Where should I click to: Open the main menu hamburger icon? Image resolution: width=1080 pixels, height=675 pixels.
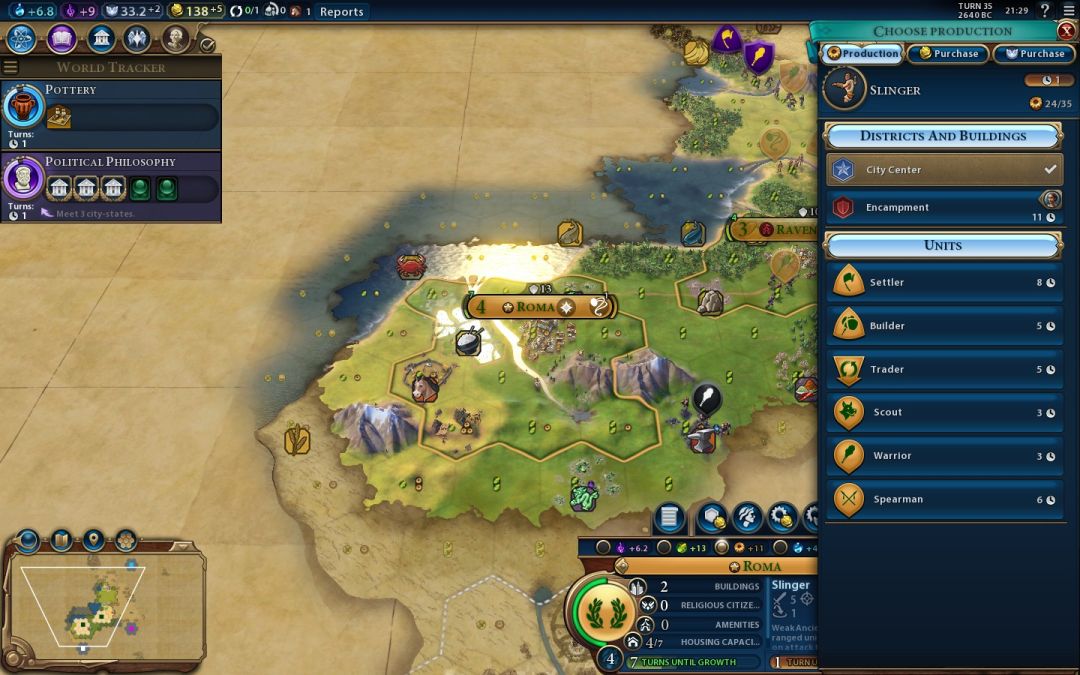1067,11
